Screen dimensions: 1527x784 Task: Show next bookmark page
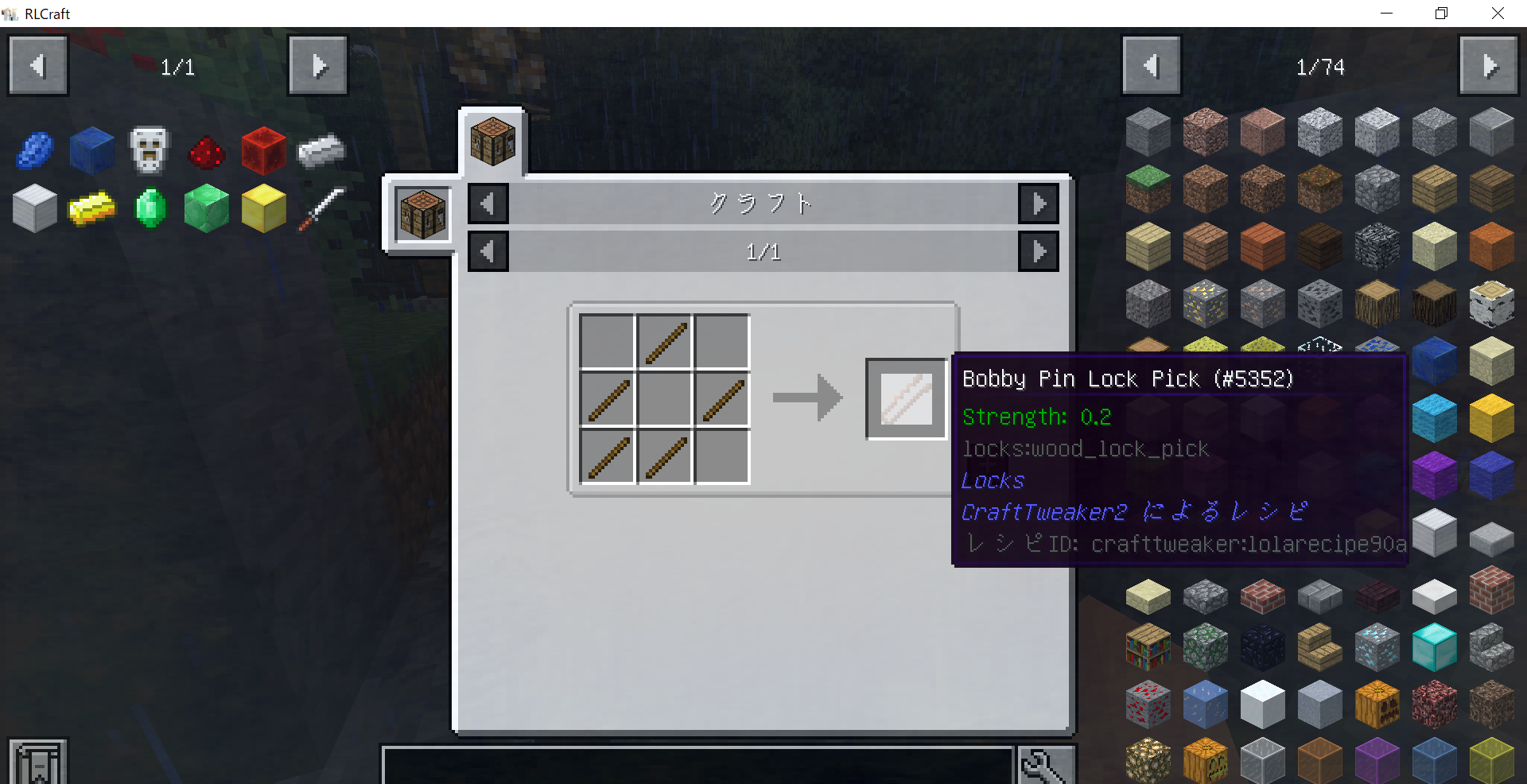tap(317, 66)
